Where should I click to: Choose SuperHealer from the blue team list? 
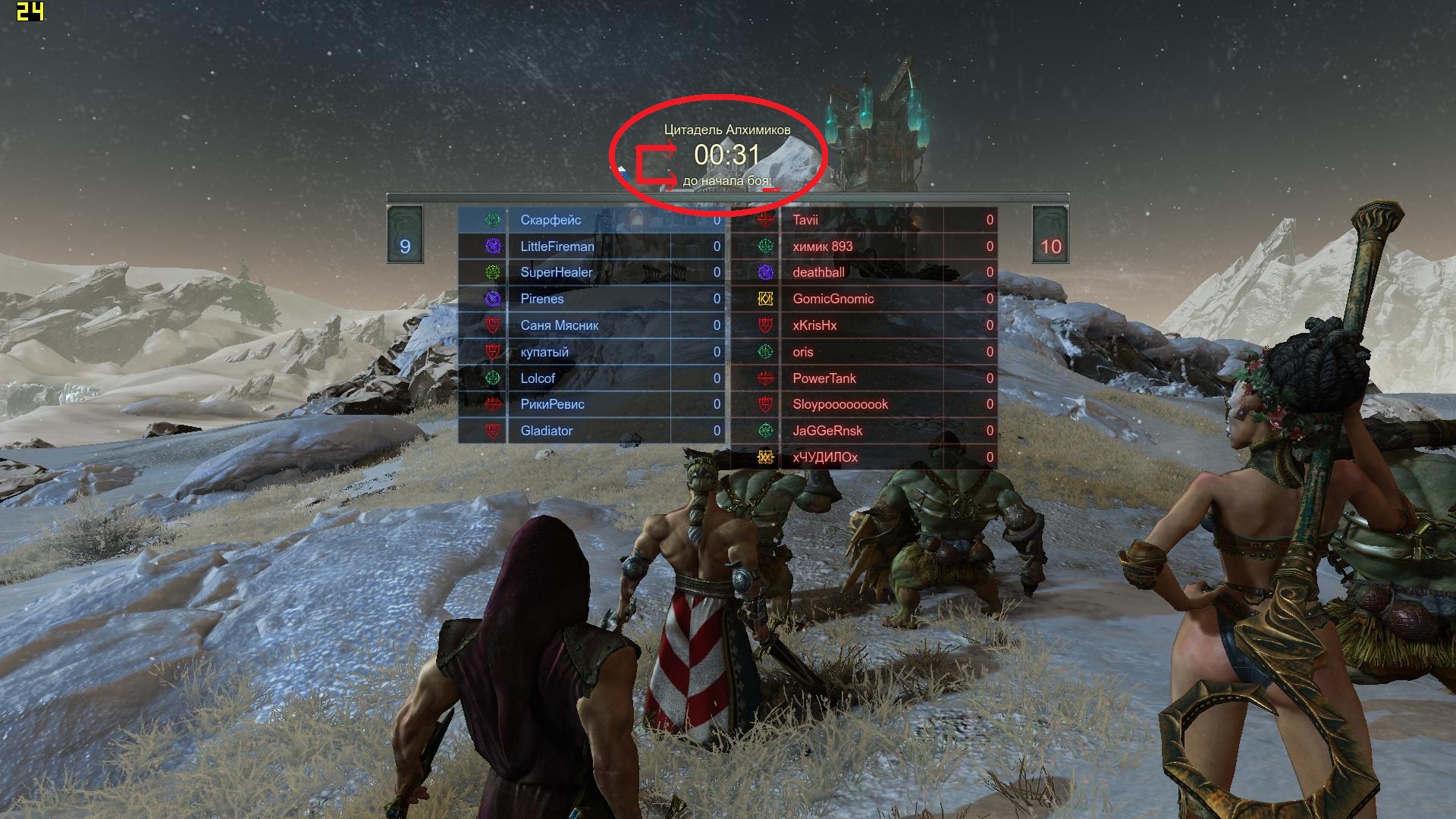tap(557, 272)
